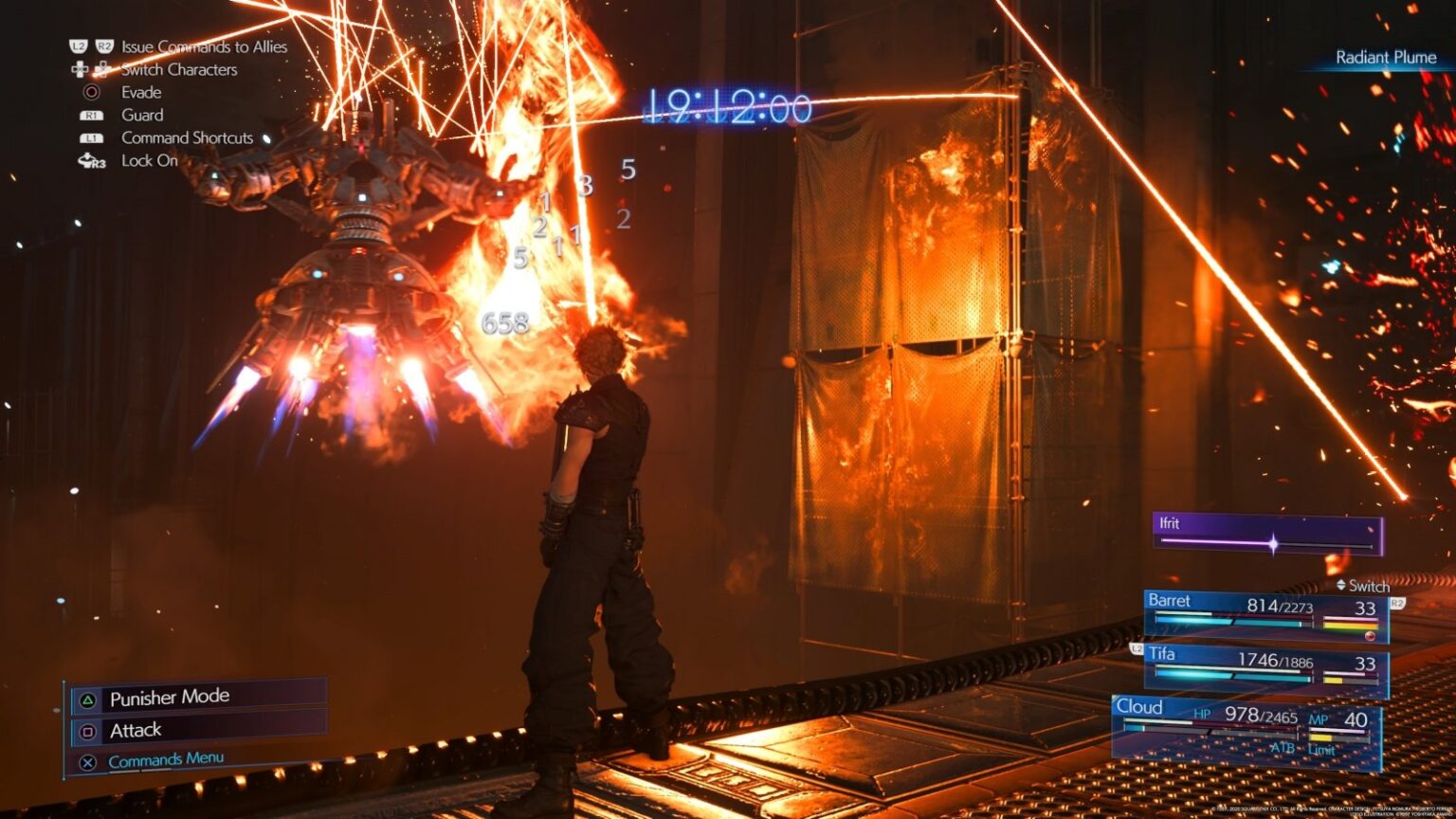Click the L2 tag on Tifa's status bar
The image size is (1456, 819).
(1137, 649)
